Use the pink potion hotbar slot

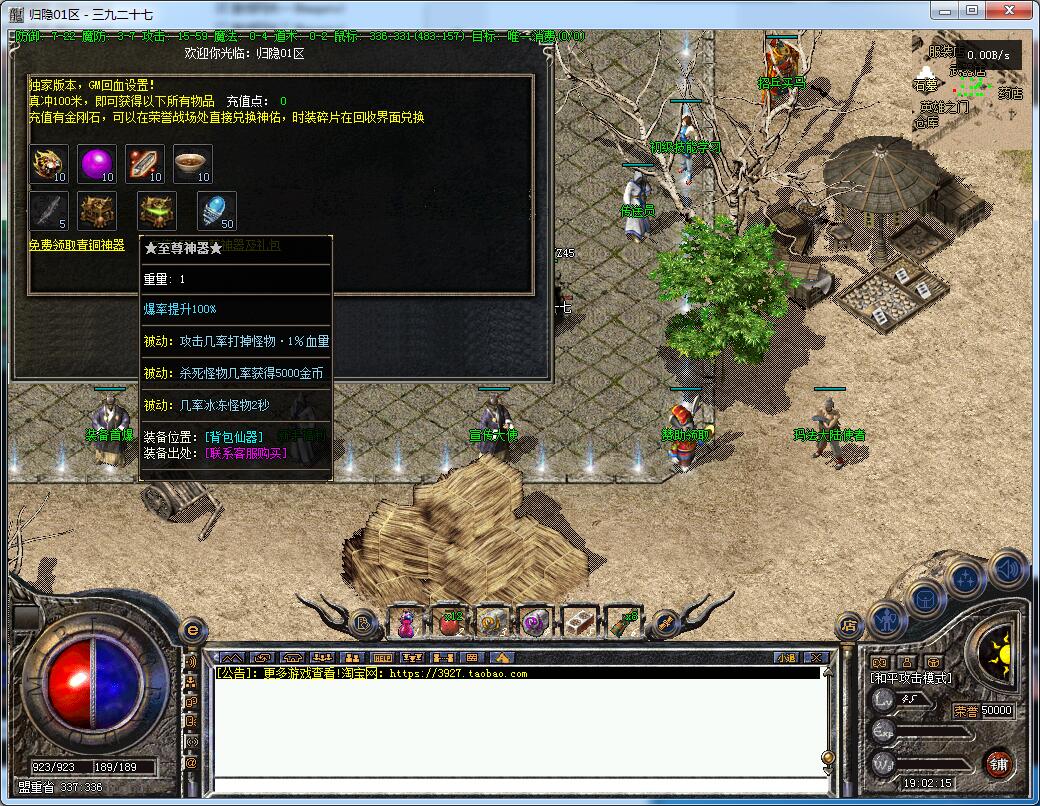[x=407, y=624]
